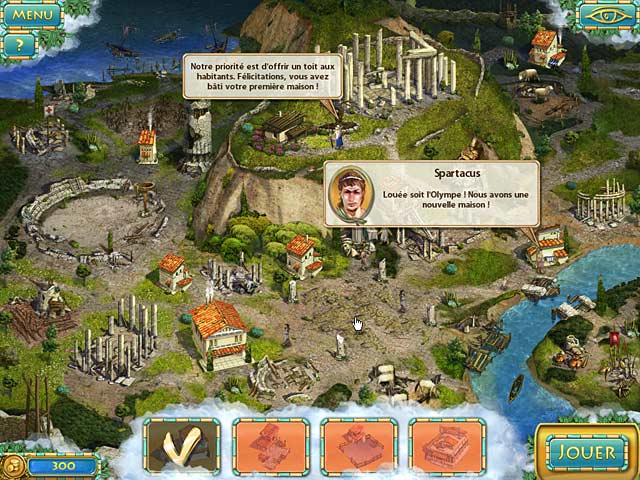This screenshot has height=480, width=640.
Task: Open help with the question mark button
Action: [x=19, y=45]
